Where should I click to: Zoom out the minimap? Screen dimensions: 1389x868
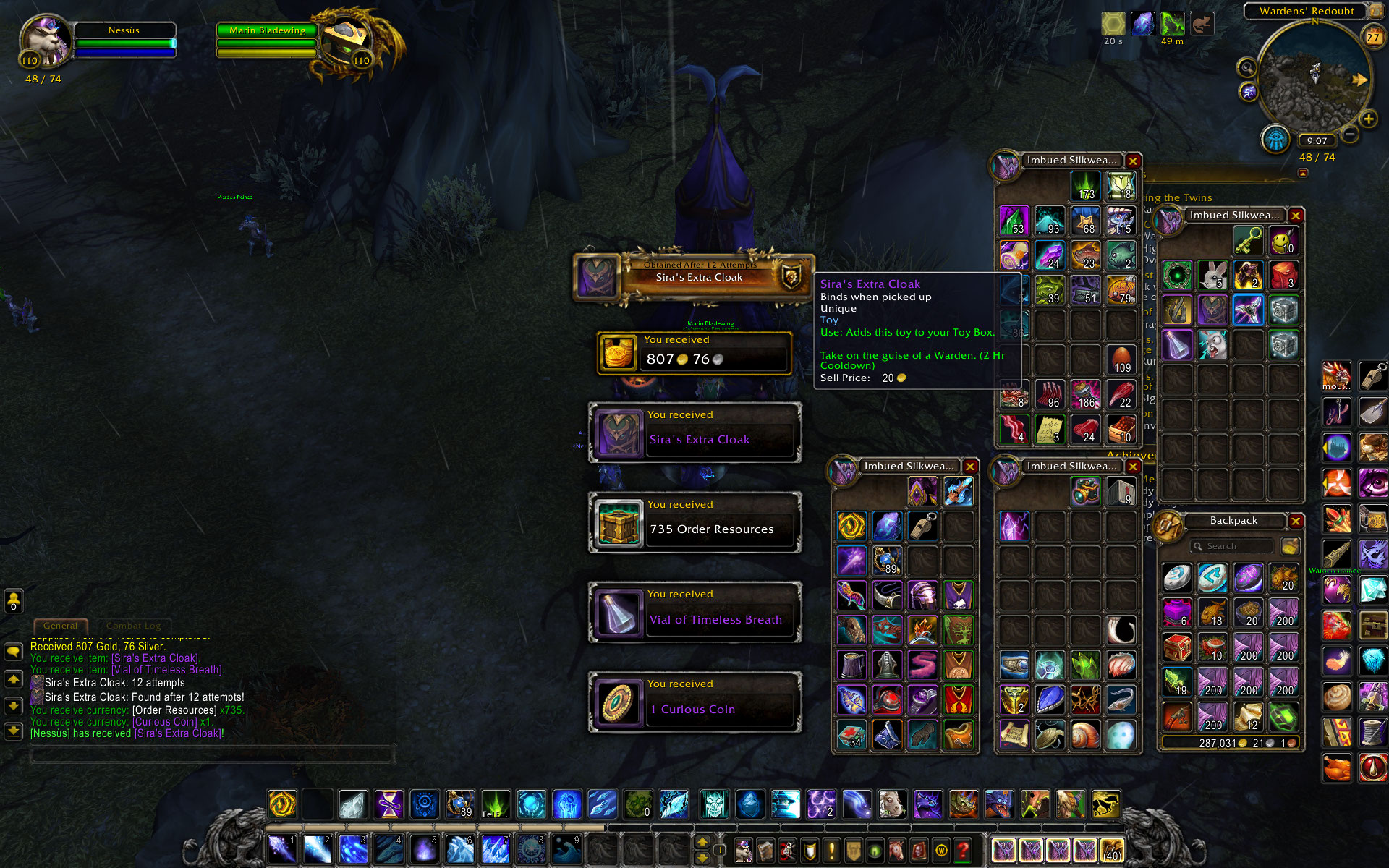[x=1350, y=134]
